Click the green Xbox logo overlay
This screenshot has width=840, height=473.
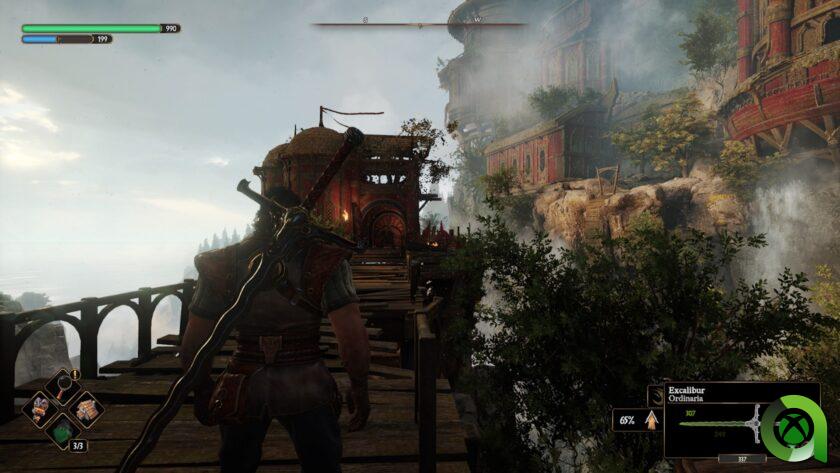[x=796, y=429]
